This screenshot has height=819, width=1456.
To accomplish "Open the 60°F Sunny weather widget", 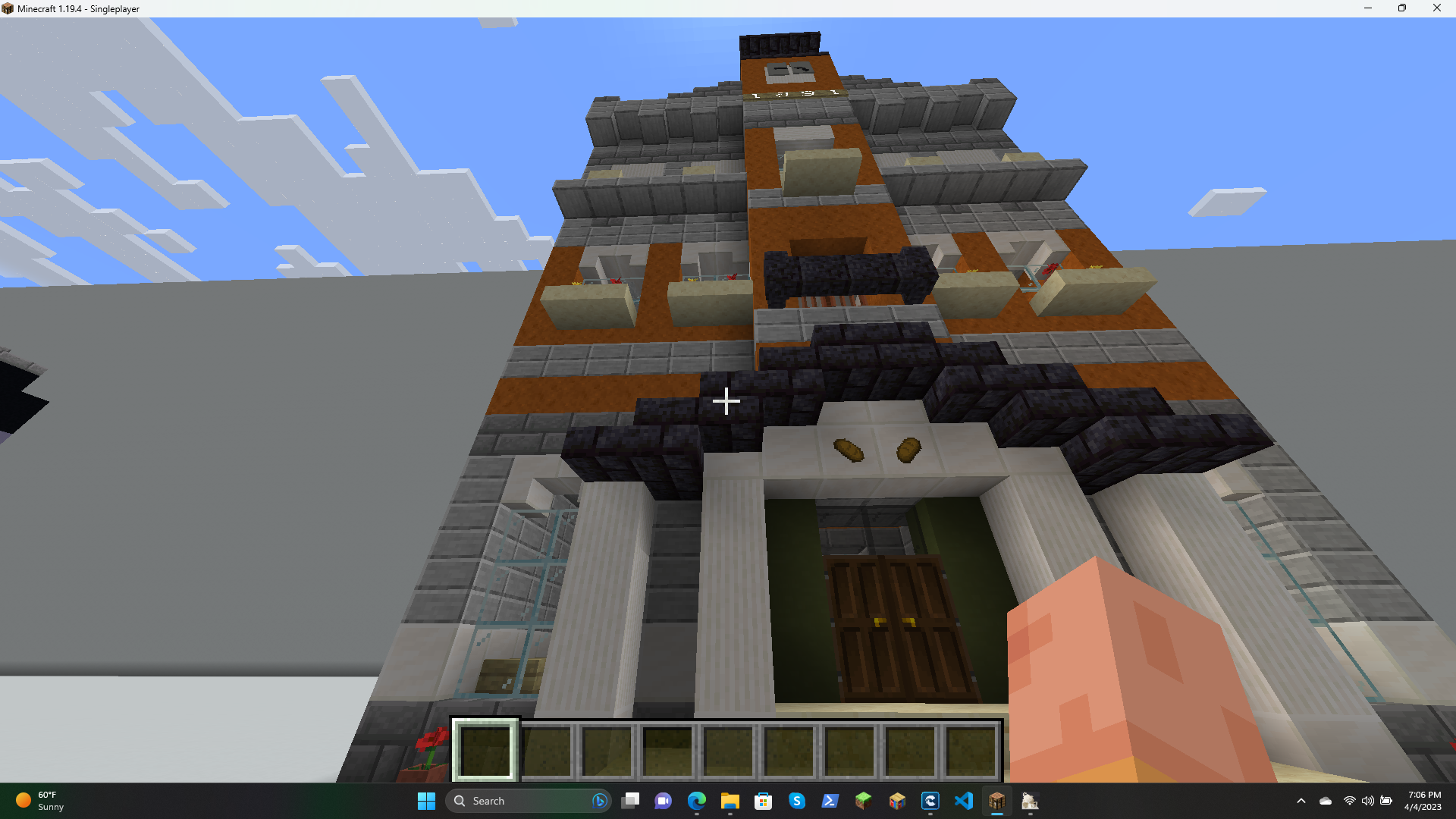I will click(39, 802).
